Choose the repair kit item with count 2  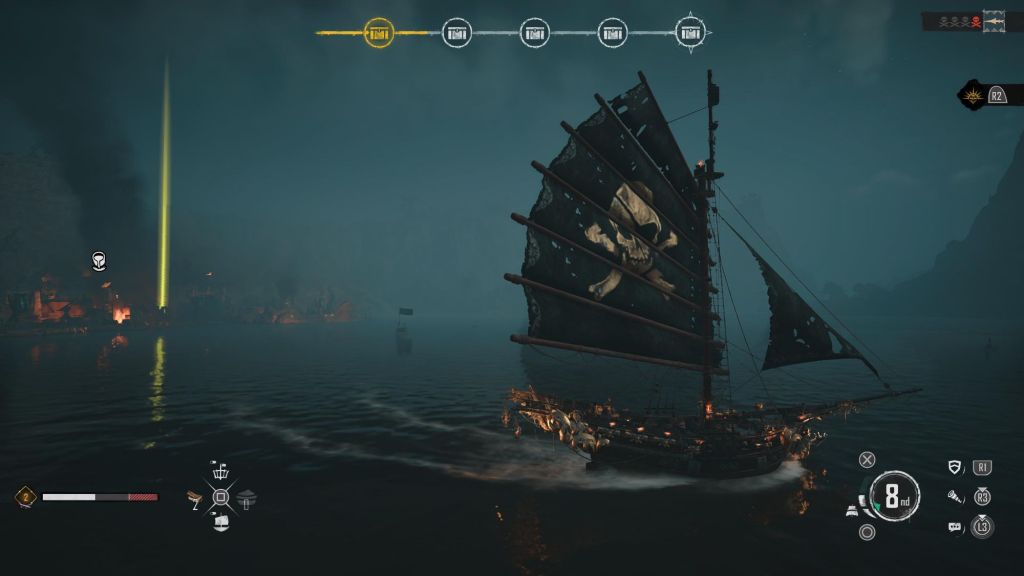[x=196, y=497]
